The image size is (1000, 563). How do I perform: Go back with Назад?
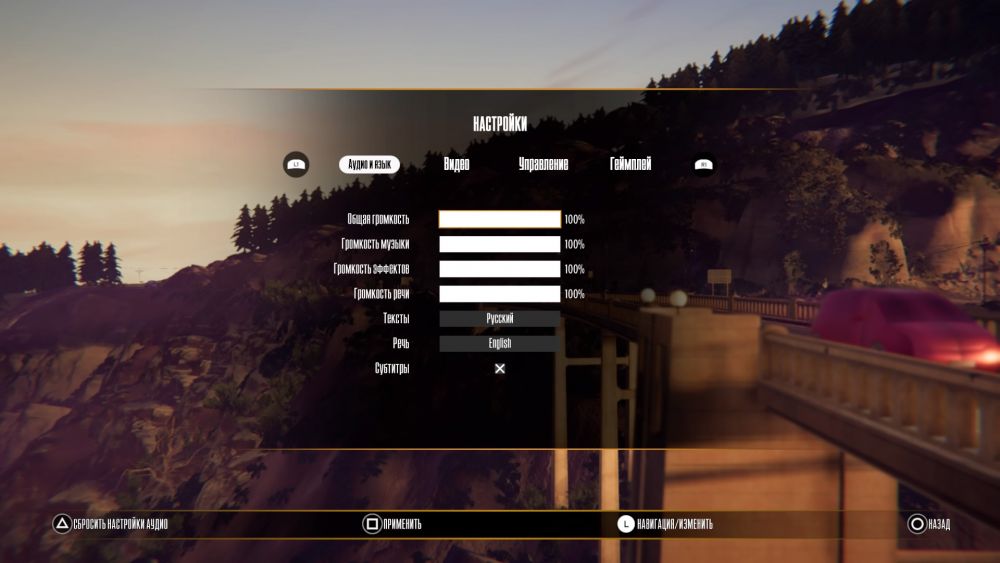929,524
